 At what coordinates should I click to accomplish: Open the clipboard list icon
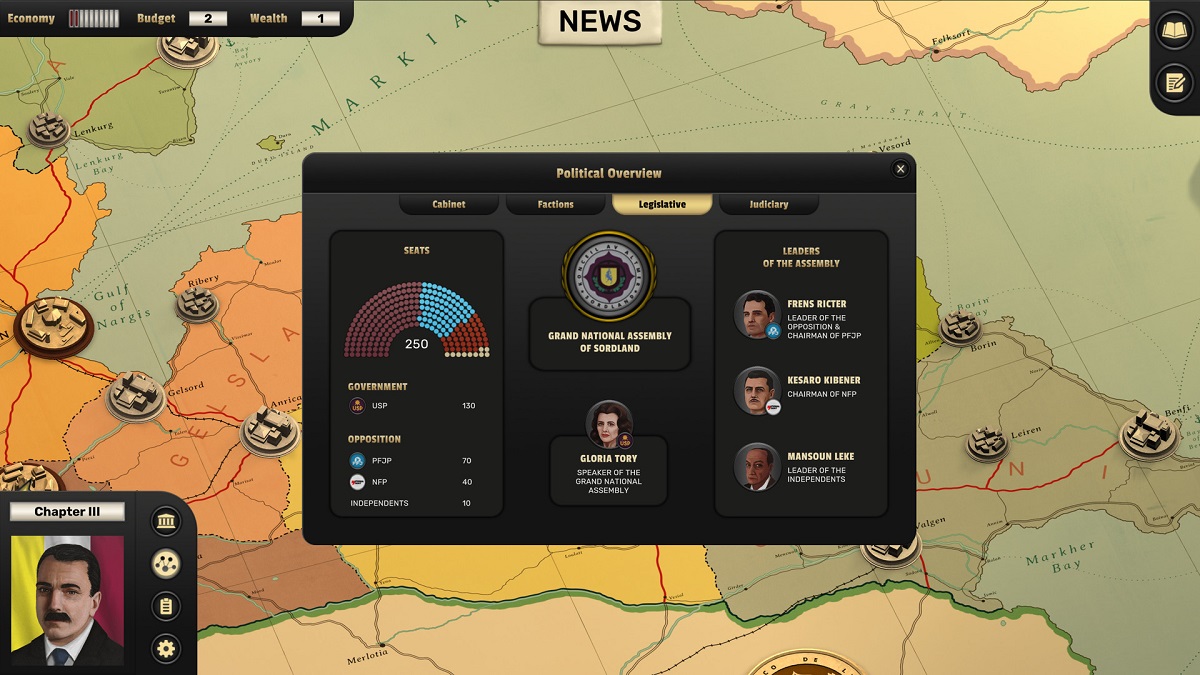pos(166,606)
